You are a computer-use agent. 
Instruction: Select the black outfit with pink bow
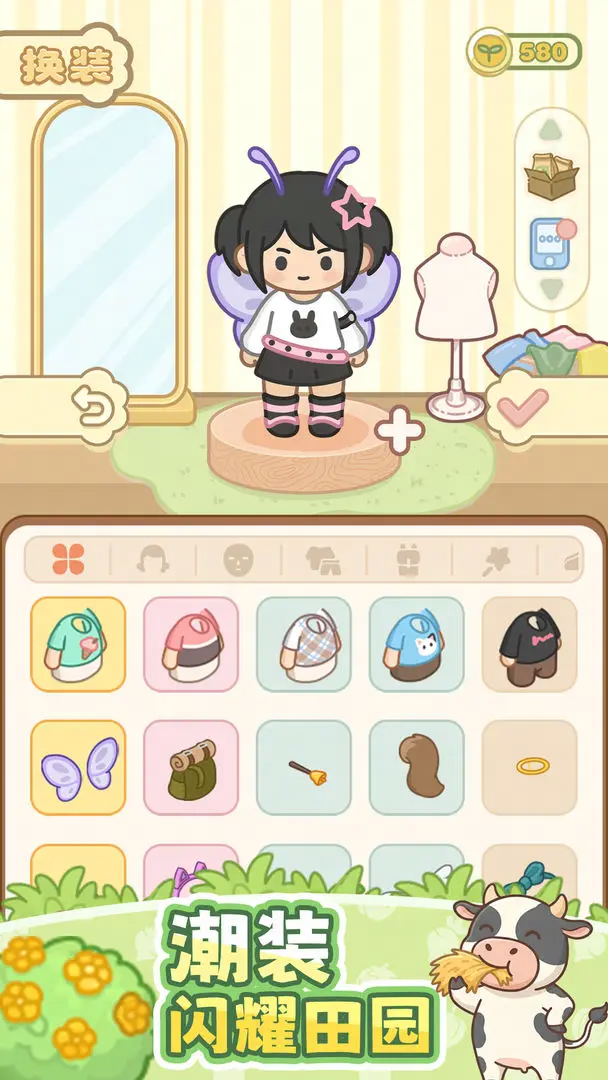[x=529, y=644]
